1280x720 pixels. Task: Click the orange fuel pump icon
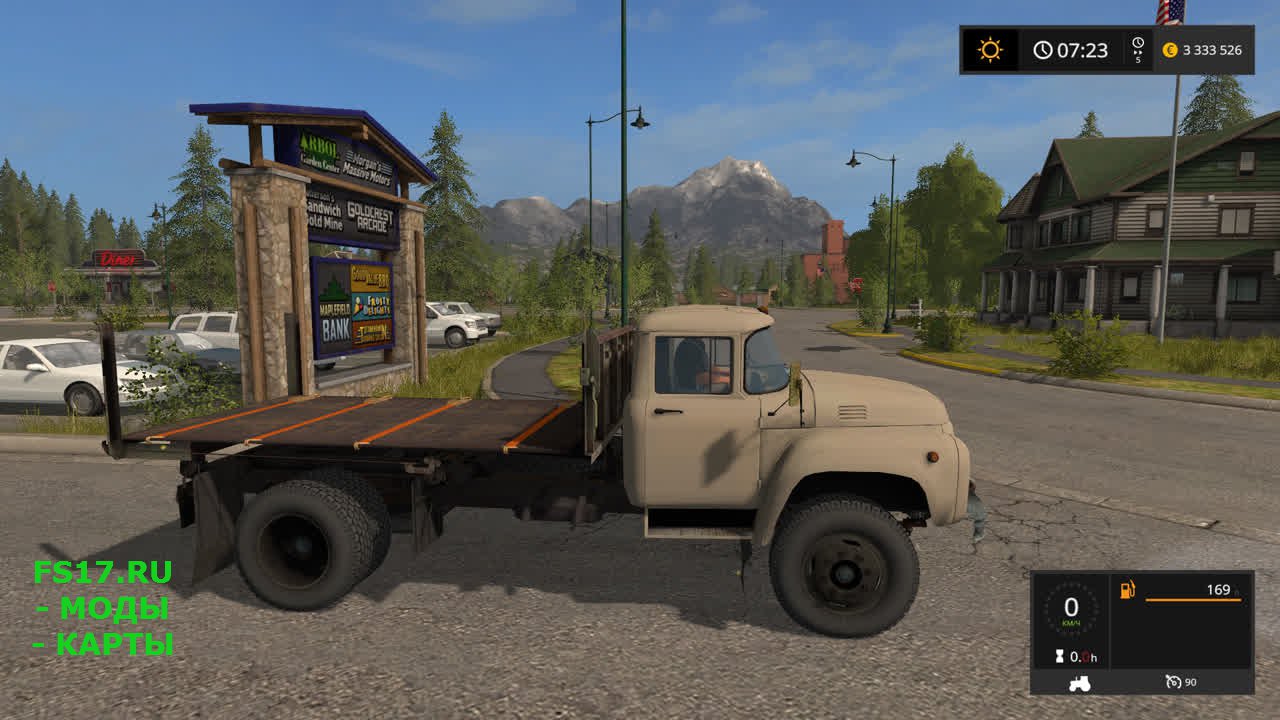tap(1128, 590)
